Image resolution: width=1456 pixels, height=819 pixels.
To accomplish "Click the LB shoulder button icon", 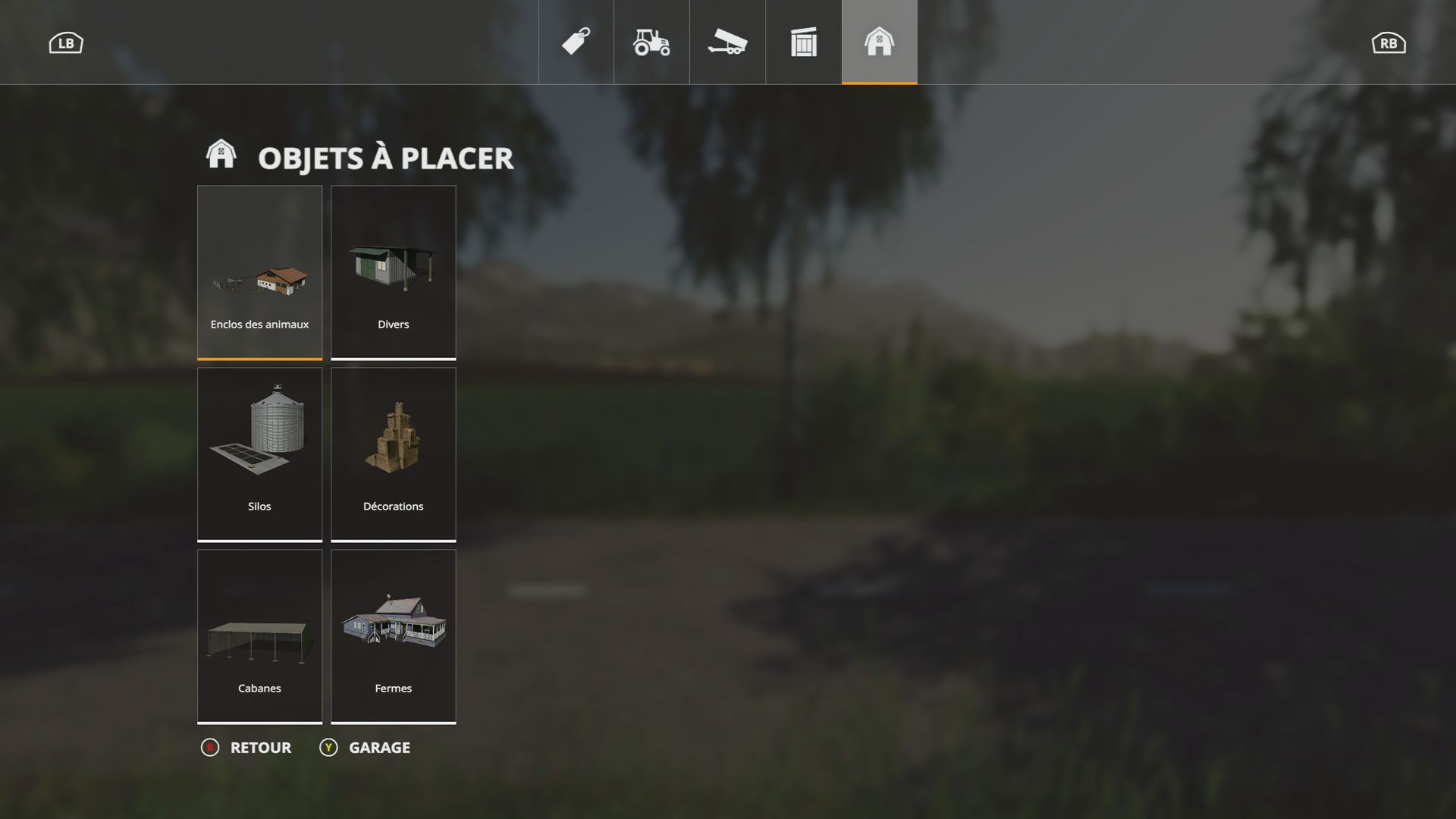I will click(x=65, y=42).
